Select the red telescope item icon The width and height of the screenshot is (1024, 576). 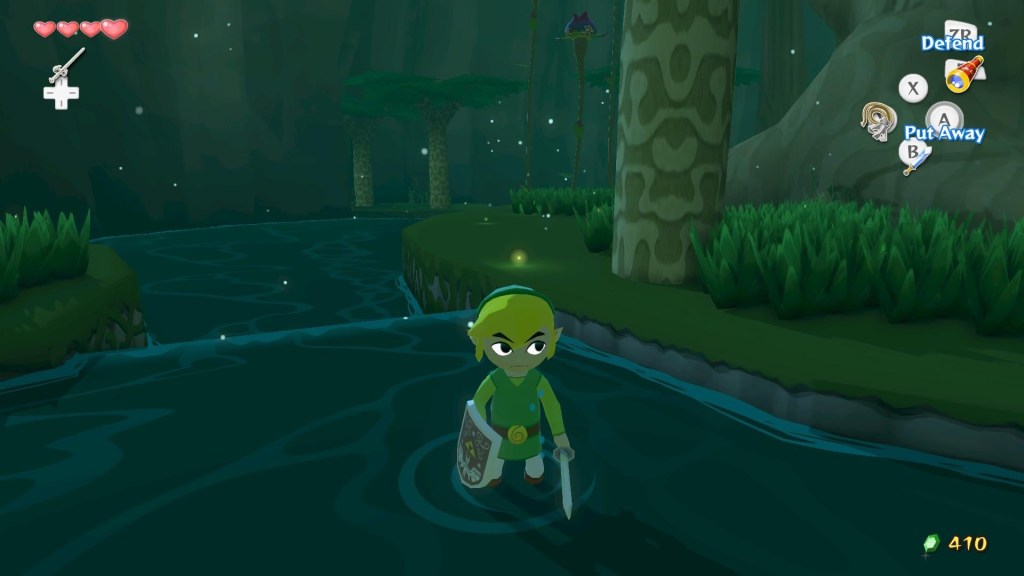click(965, 74)
